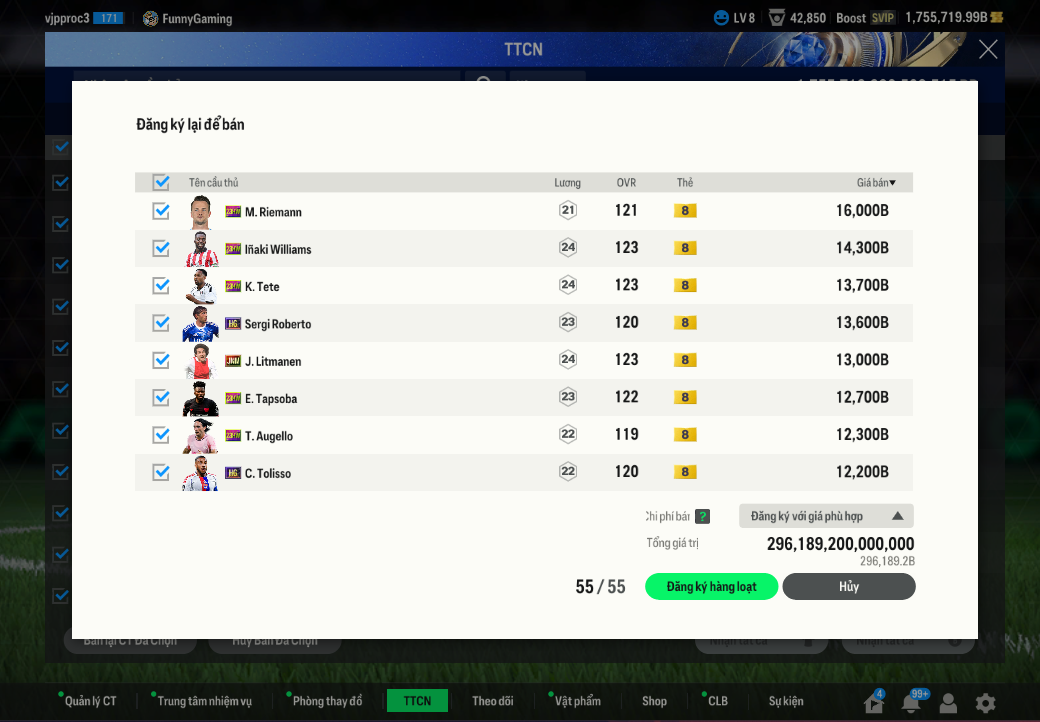Show help for Chi phí bán
1040x722 pixels.
point(703,517)
